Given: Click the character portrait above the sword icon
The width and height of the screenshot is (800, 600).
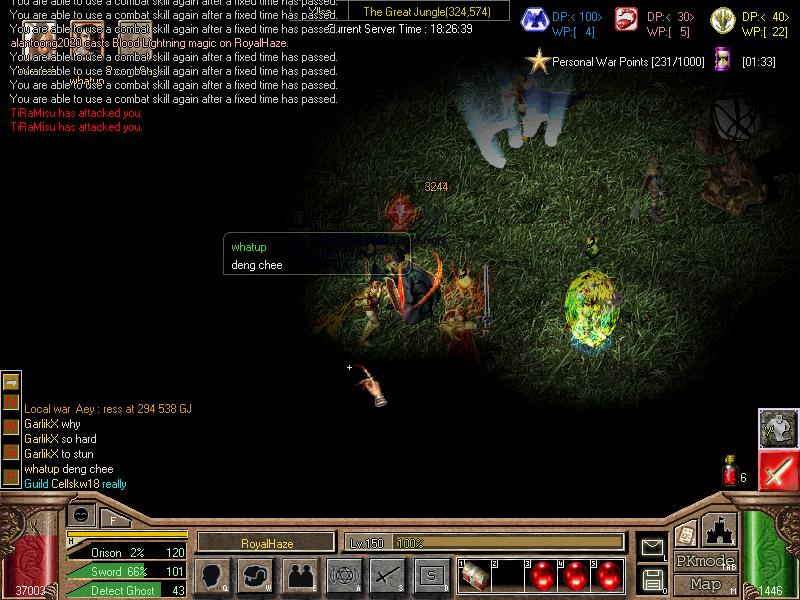Looking at the screenshot, I should point(777,428).
